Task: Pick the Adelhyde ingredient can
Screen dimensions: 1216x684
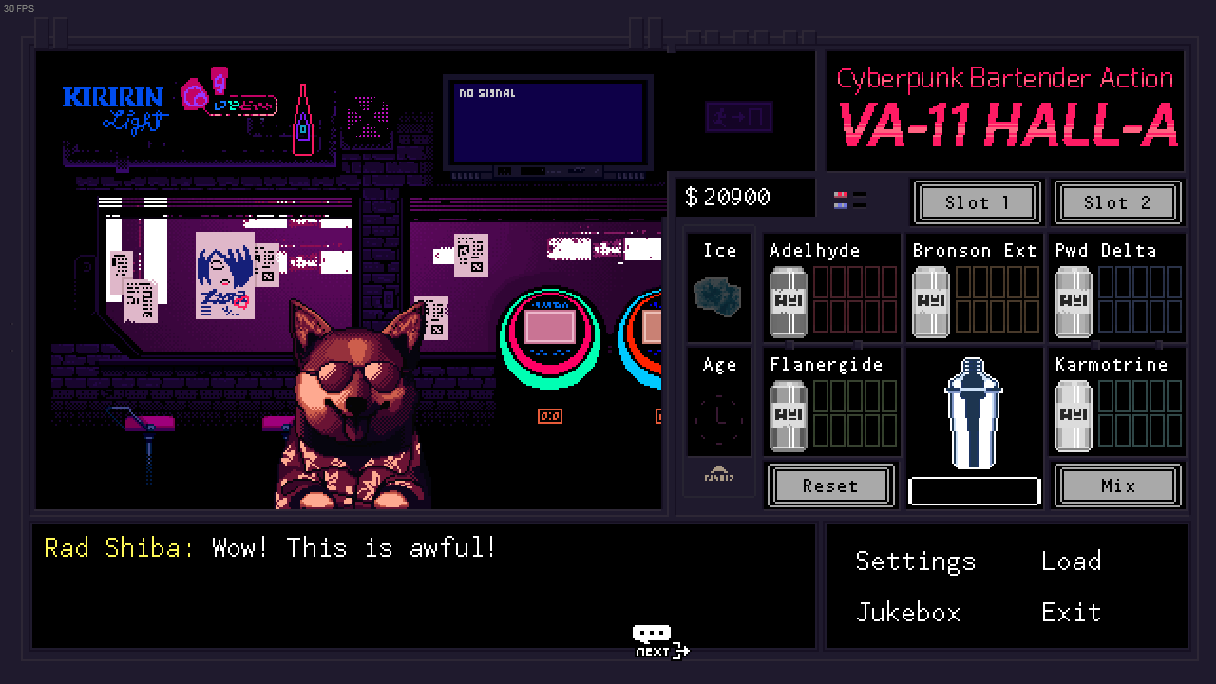Action: pyautogui.click(x=788, y=301)
